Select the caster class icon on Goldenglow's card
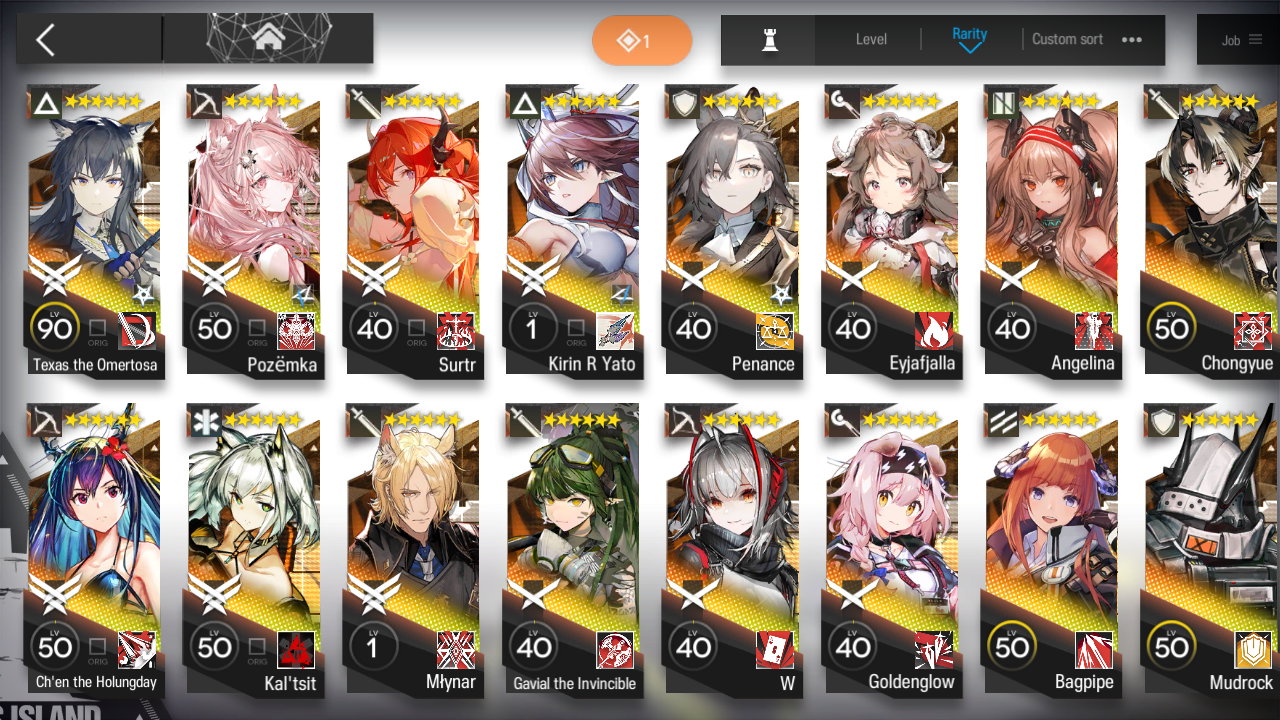The image size is (1280, 720). click(x=842, y=421)
